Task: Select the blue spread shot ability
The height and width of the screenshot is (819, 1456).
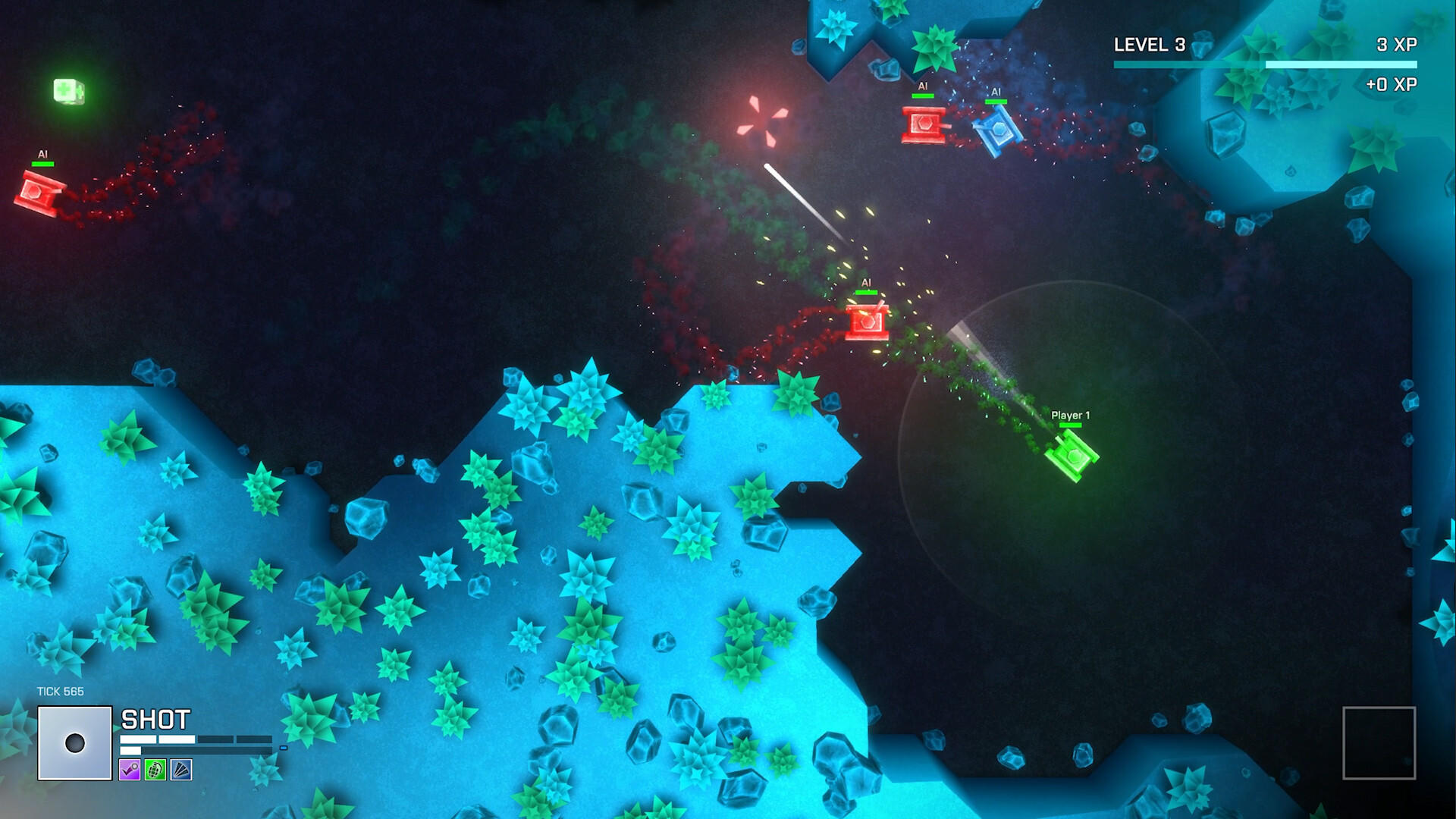Action: click(x=181, y=770)
